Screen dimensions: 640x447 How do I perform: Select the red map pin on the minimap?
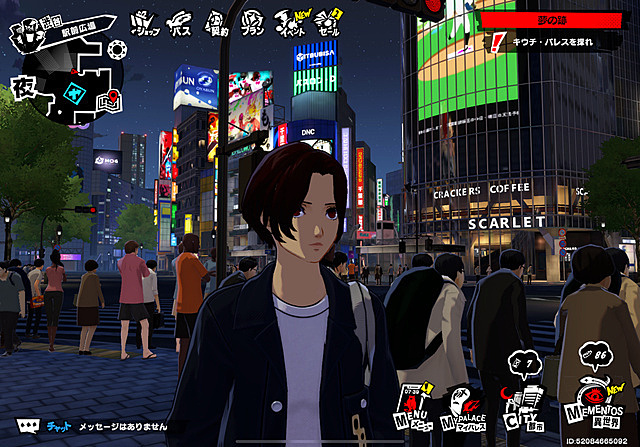[114, 97]
